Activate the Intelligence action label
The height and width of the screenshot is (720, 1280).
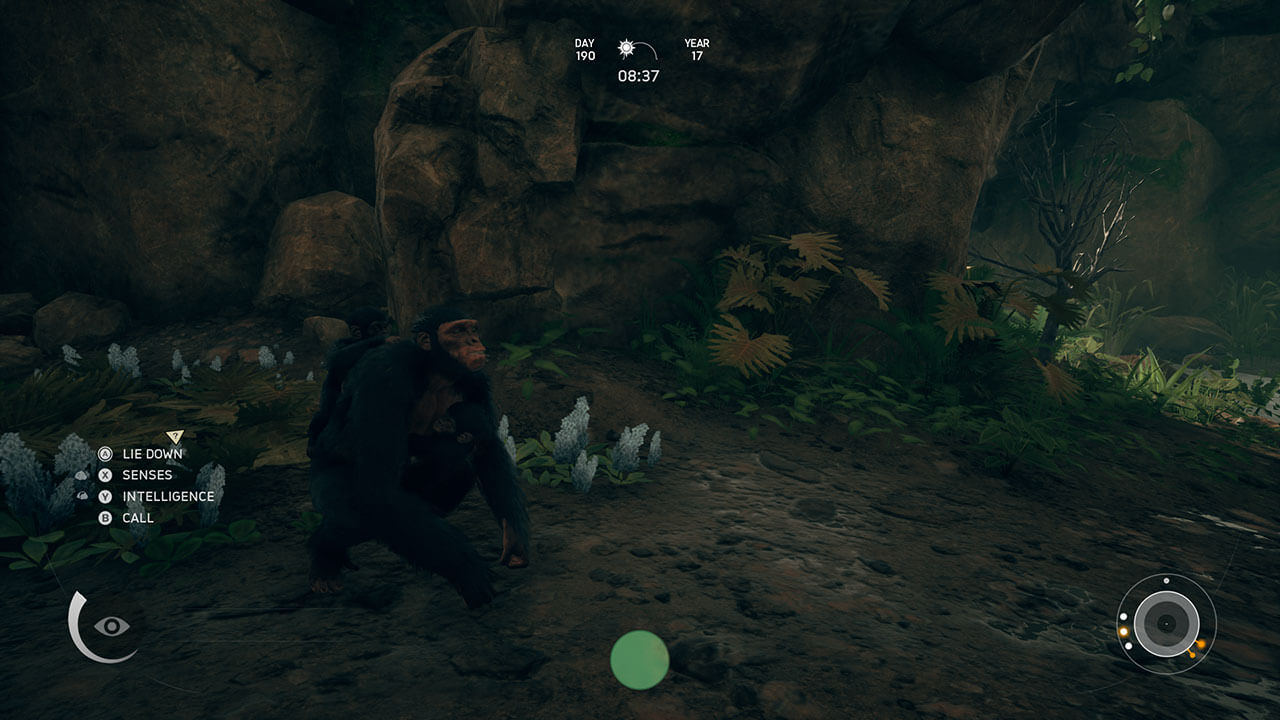168,496
